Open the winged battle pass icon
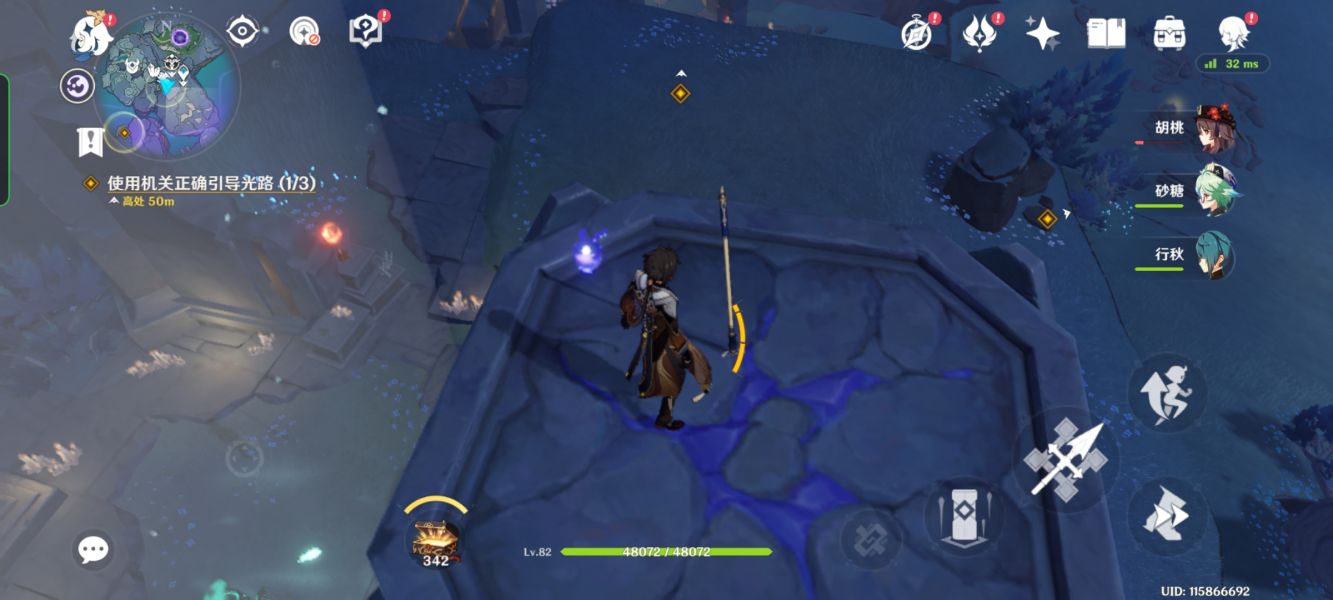This screenshot has height=600, width=1333. click(979, 34)
